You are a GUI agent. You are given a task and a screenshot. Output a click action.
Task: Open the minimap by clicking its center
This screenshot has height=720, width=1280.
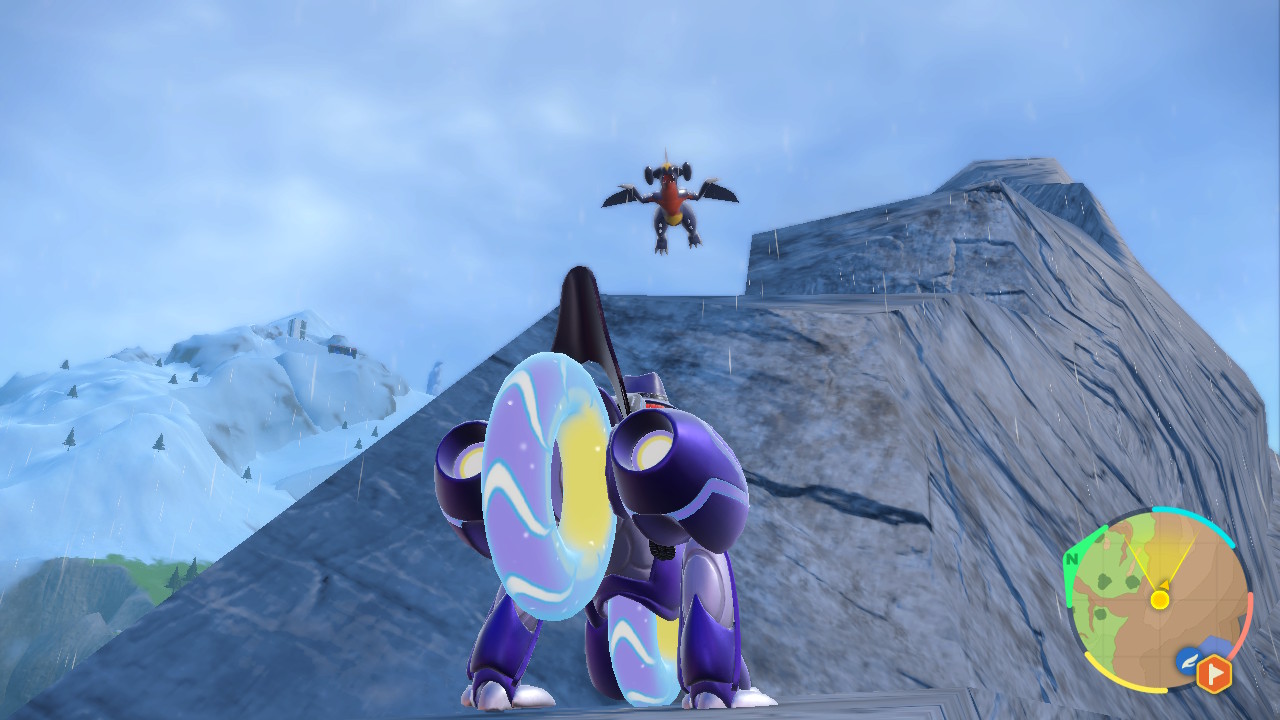pyautogui.click(x=1159, y=601)
